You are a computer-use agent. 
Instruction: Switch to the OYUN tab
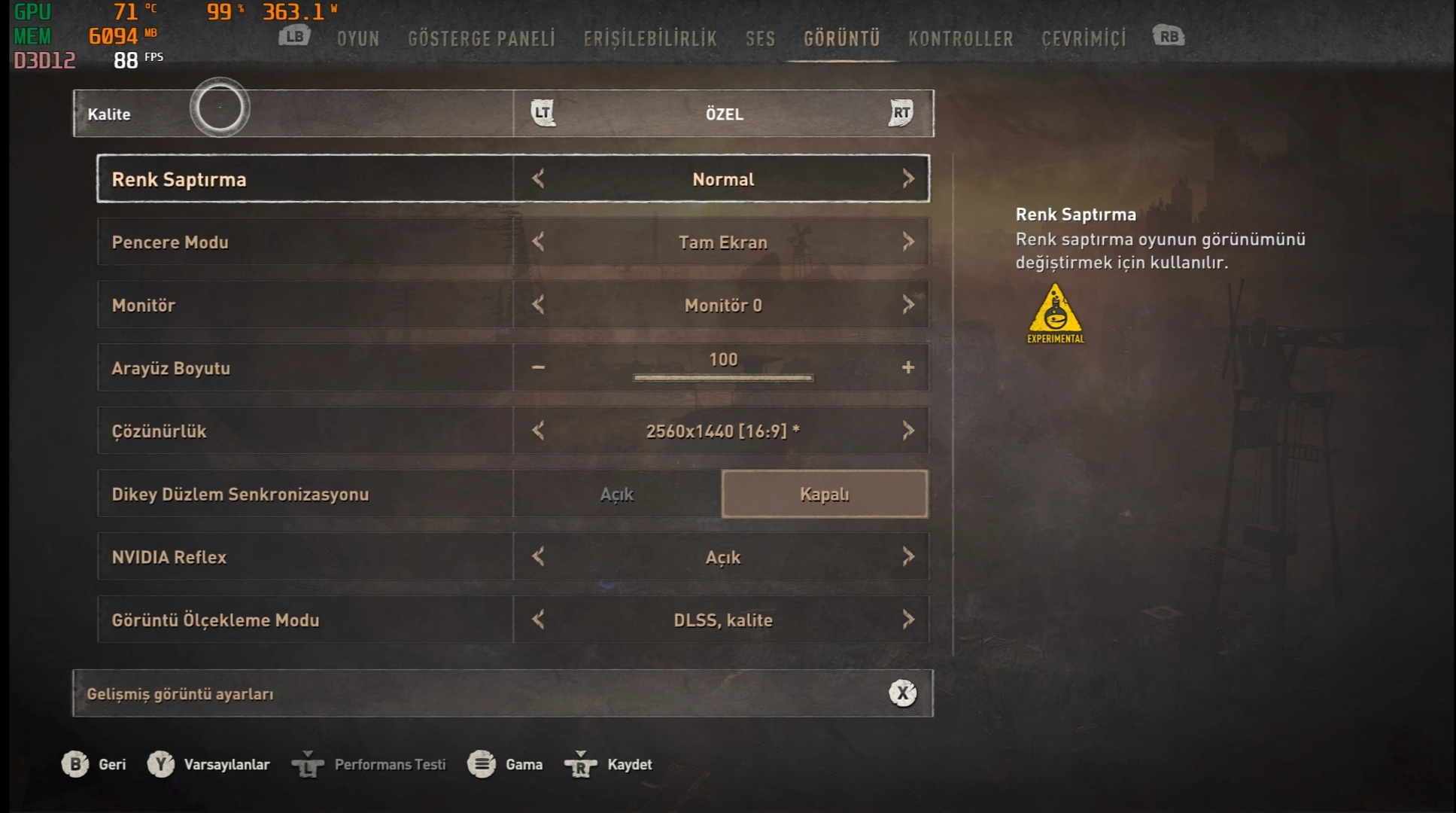tap(358, 38)
